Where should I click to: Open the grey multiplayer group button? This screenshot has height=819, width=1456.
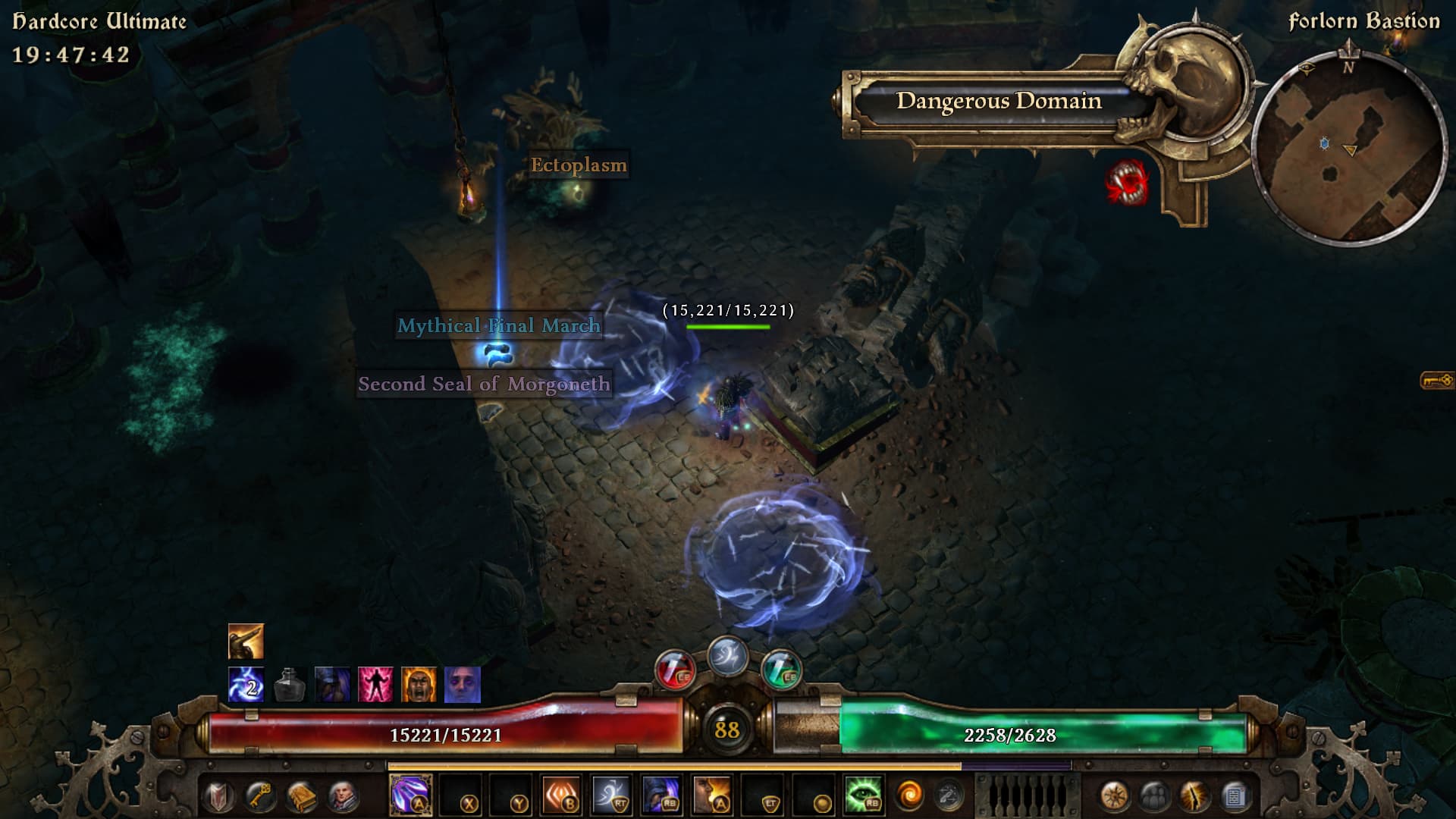(1154, 796)
